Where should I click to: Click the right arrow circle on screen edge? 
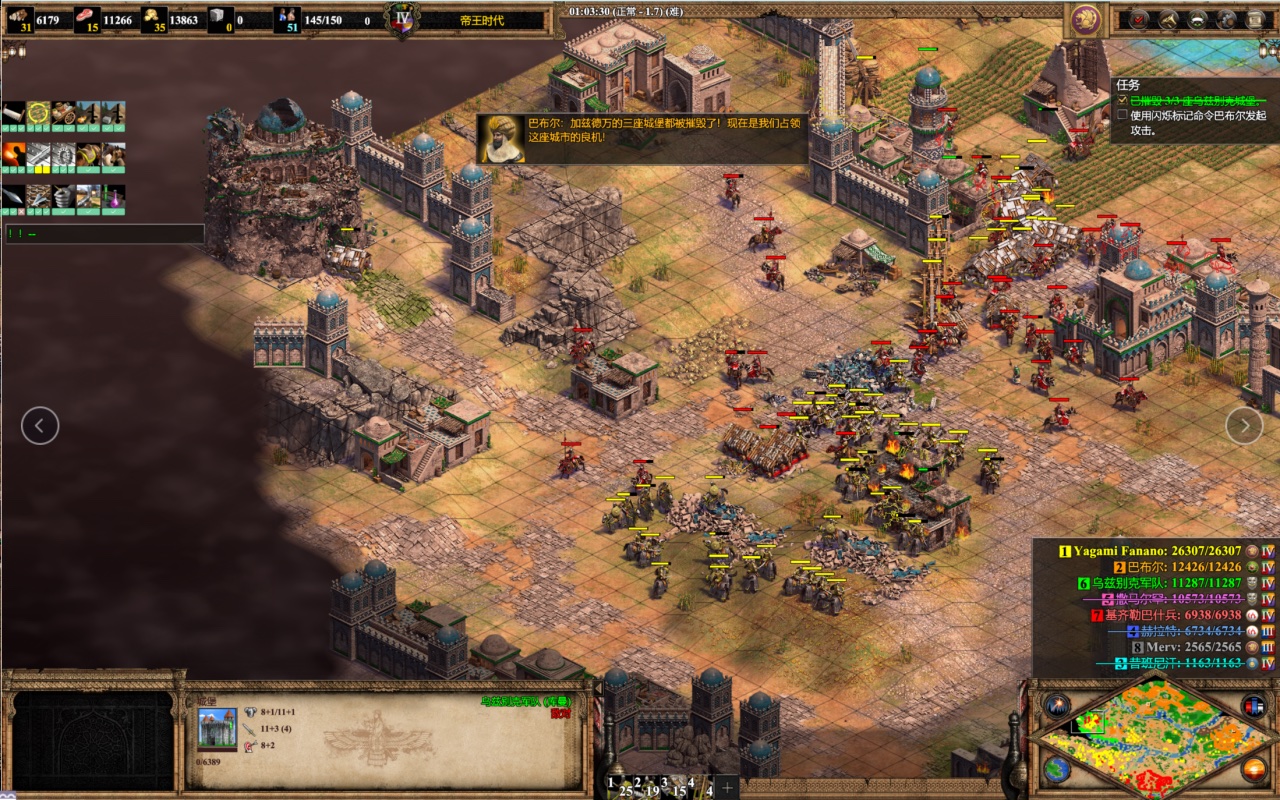1244,425
